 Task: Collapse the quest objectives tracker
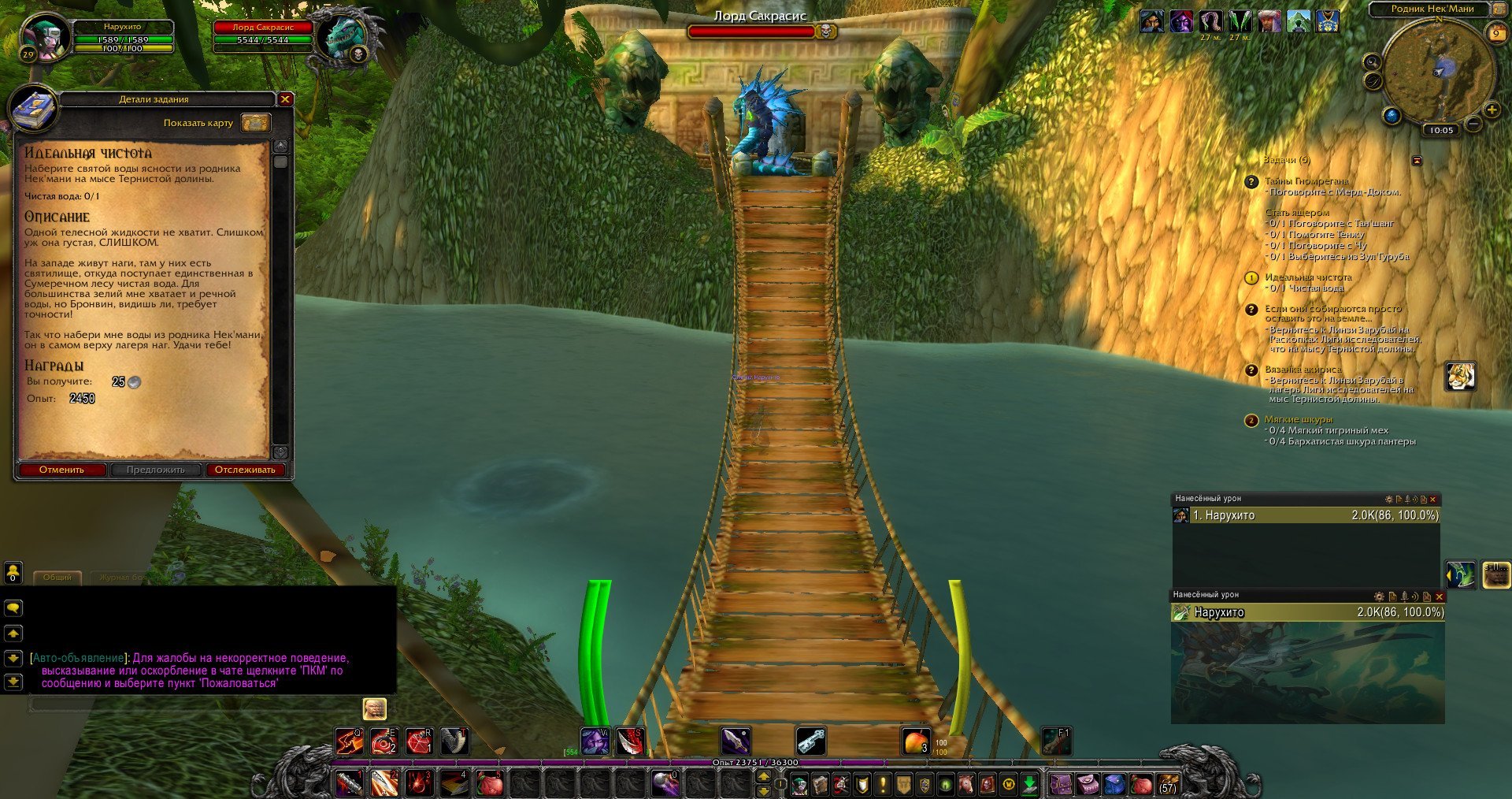point(1417,161)
